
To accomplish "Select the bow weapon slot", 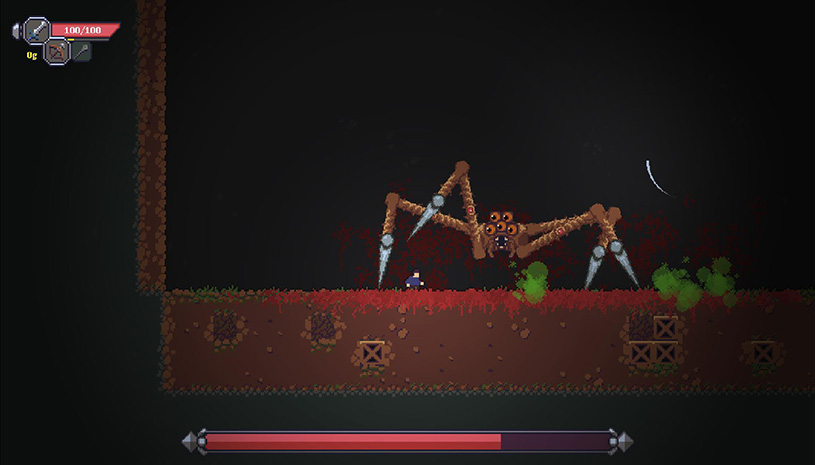I will (x=57, y=50).
